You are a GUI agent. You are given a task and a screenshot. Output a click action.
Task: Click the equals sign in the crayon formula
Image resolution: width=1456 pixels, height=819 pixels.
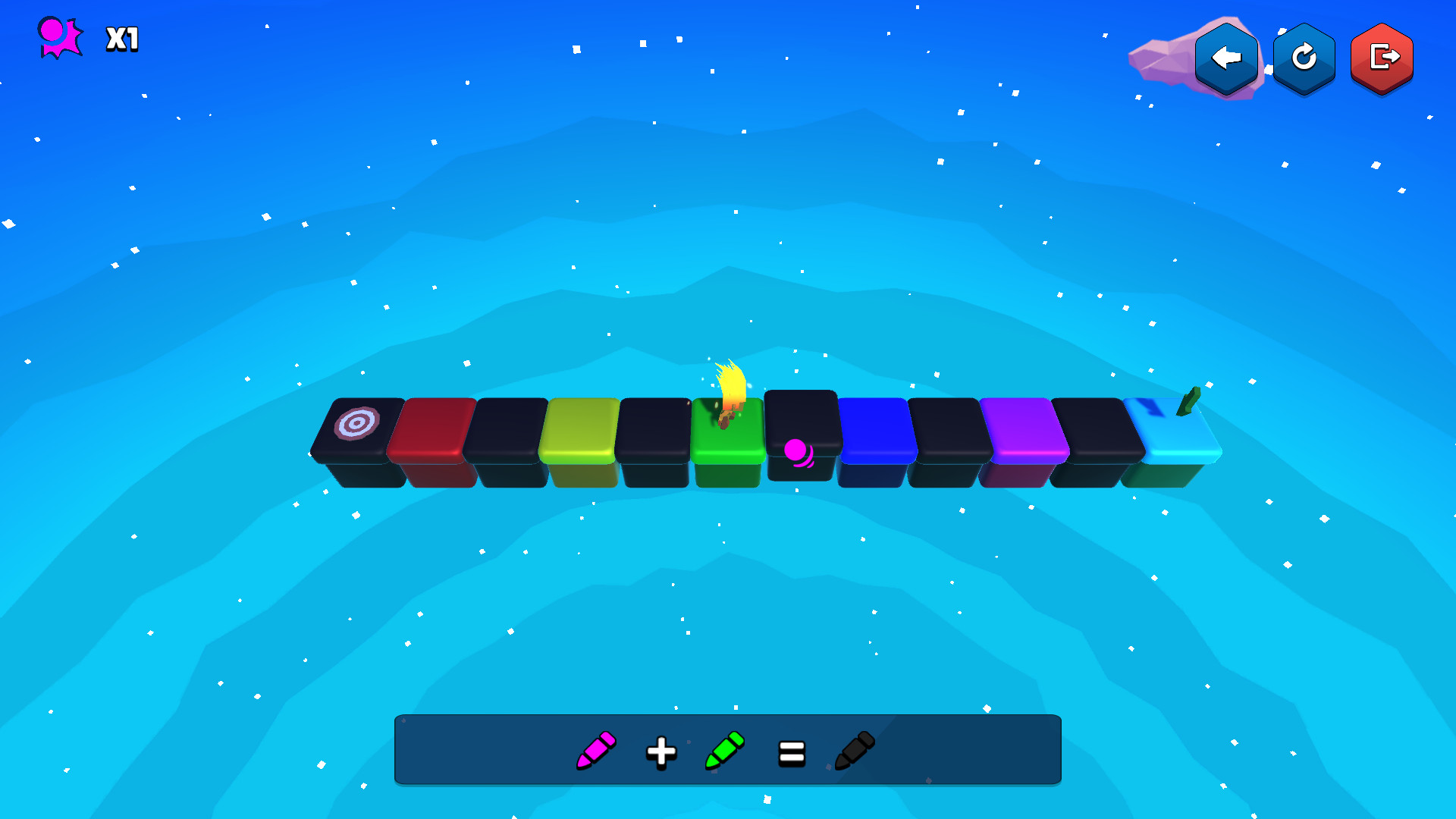(790, 752)
